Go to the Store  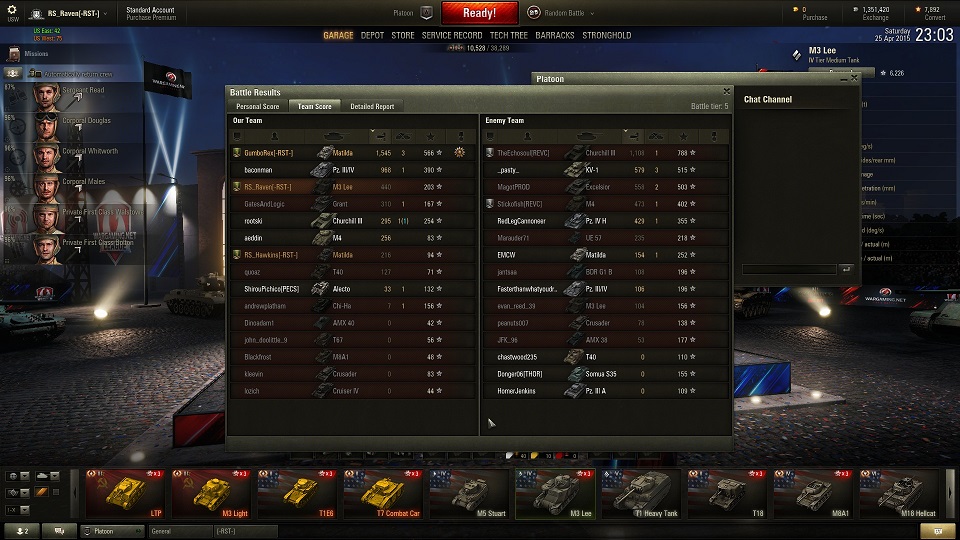402,35
